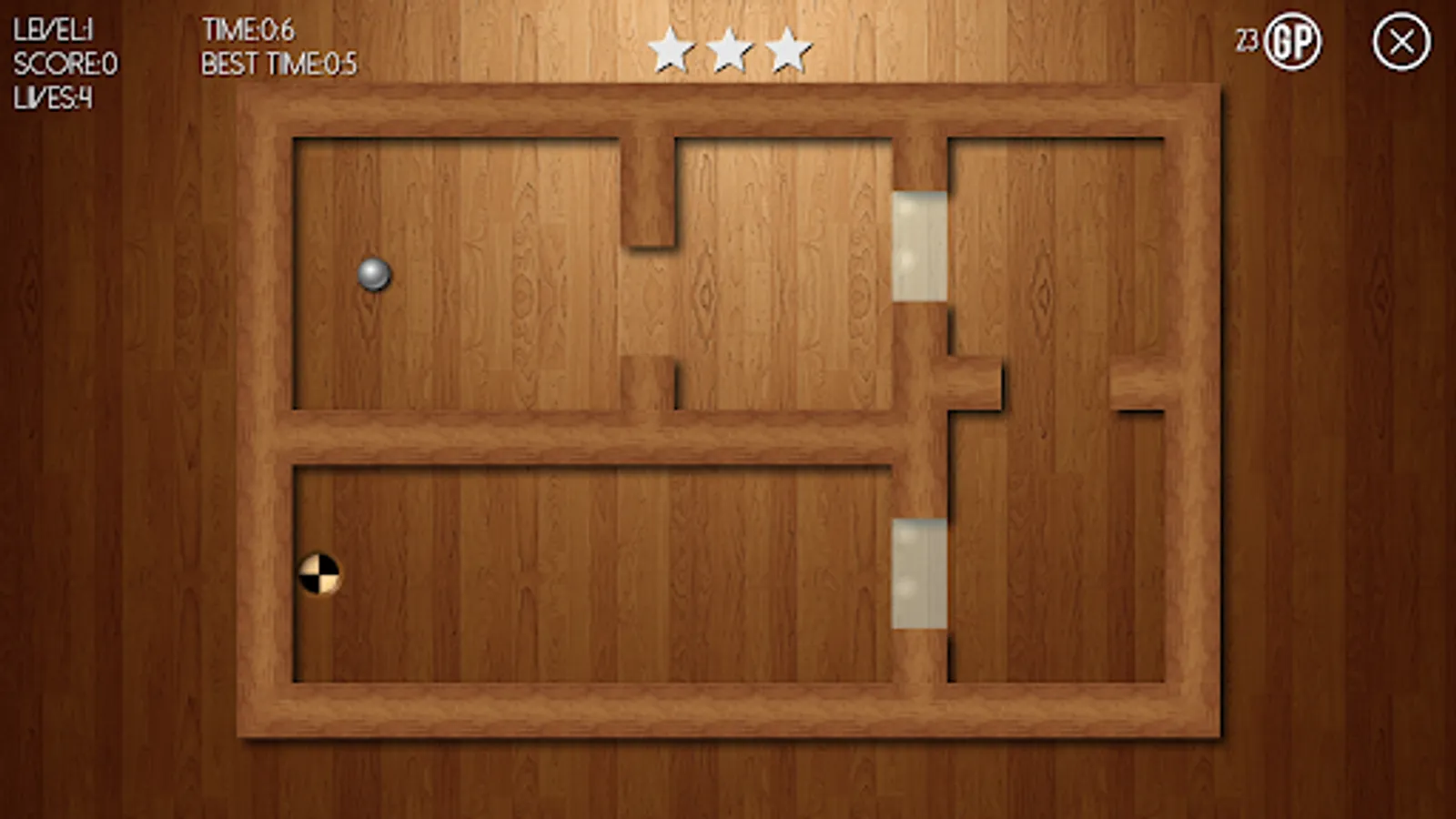This screenshot has width=1456, height=819.
Task: Exit the level with the circled X button
Action: 1400,40
